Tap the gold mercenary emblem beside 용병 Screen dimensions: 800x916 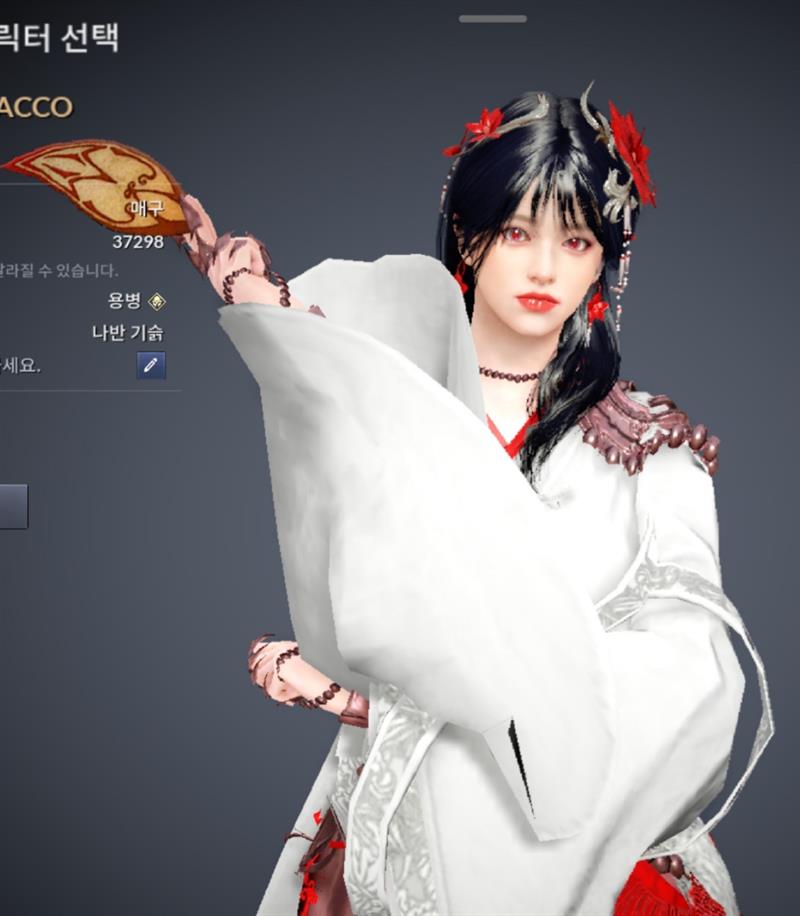click(x=157, y=300)
